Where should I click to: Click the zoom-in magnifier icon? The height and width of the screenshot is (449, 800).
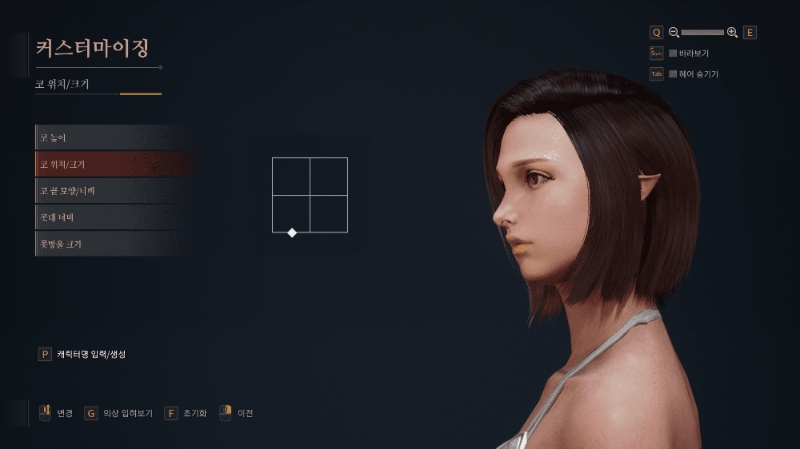732,32
